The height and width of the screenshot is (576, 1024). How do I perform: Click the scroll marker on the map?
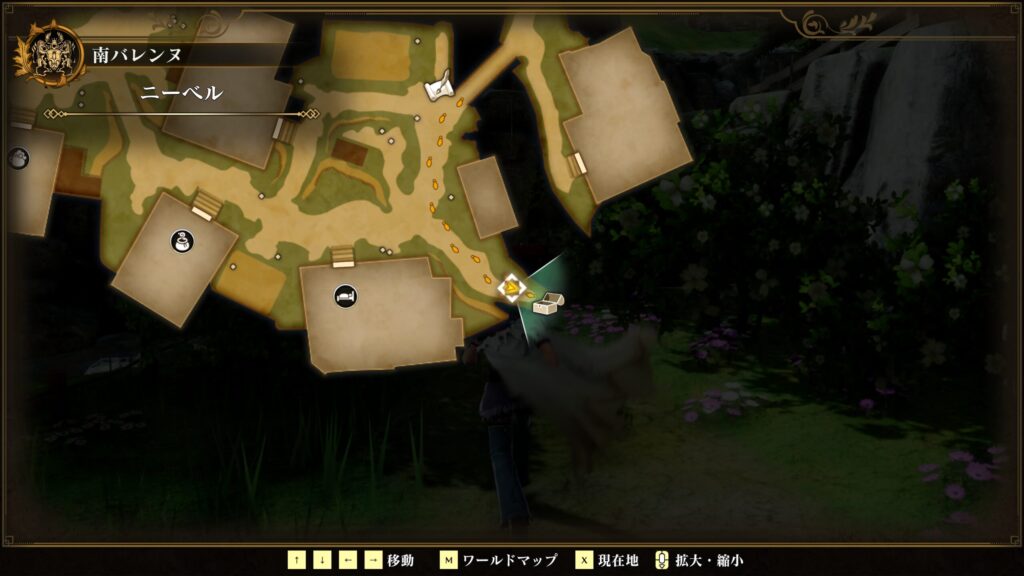pos(438,88)
